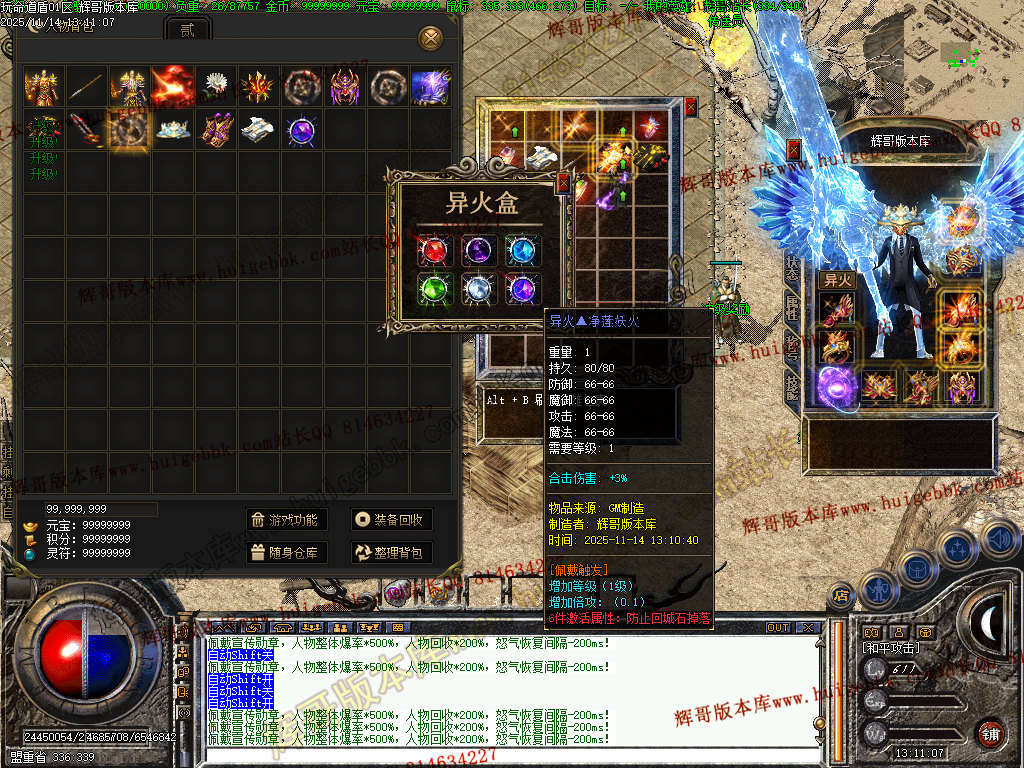This screenshot has height=768, width=1024.
Task: Select the white lotus flower bag item
Action: 215,87
